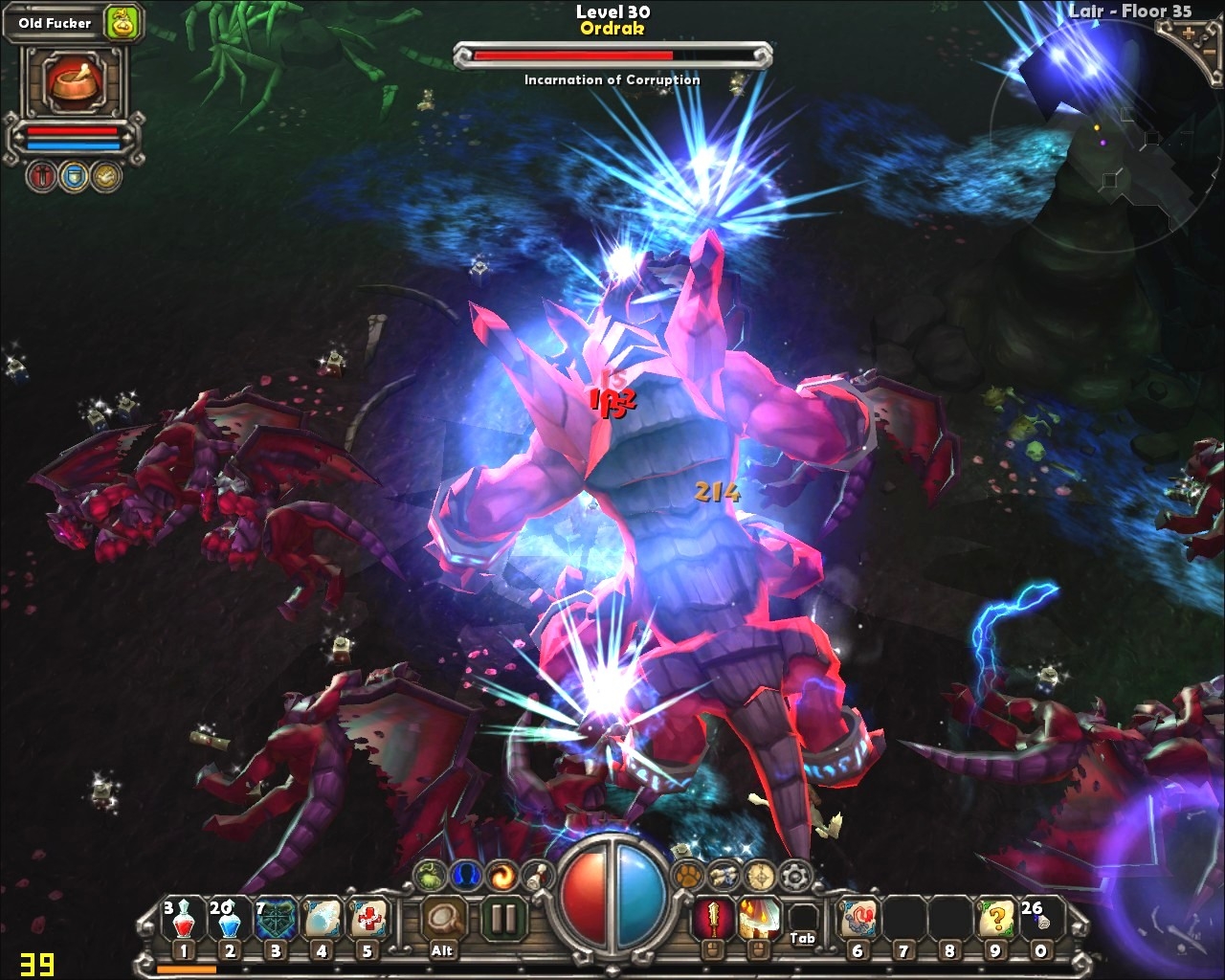Open the blue silhouette character panel
This screenshot has height=980, width=1225.
466,874
